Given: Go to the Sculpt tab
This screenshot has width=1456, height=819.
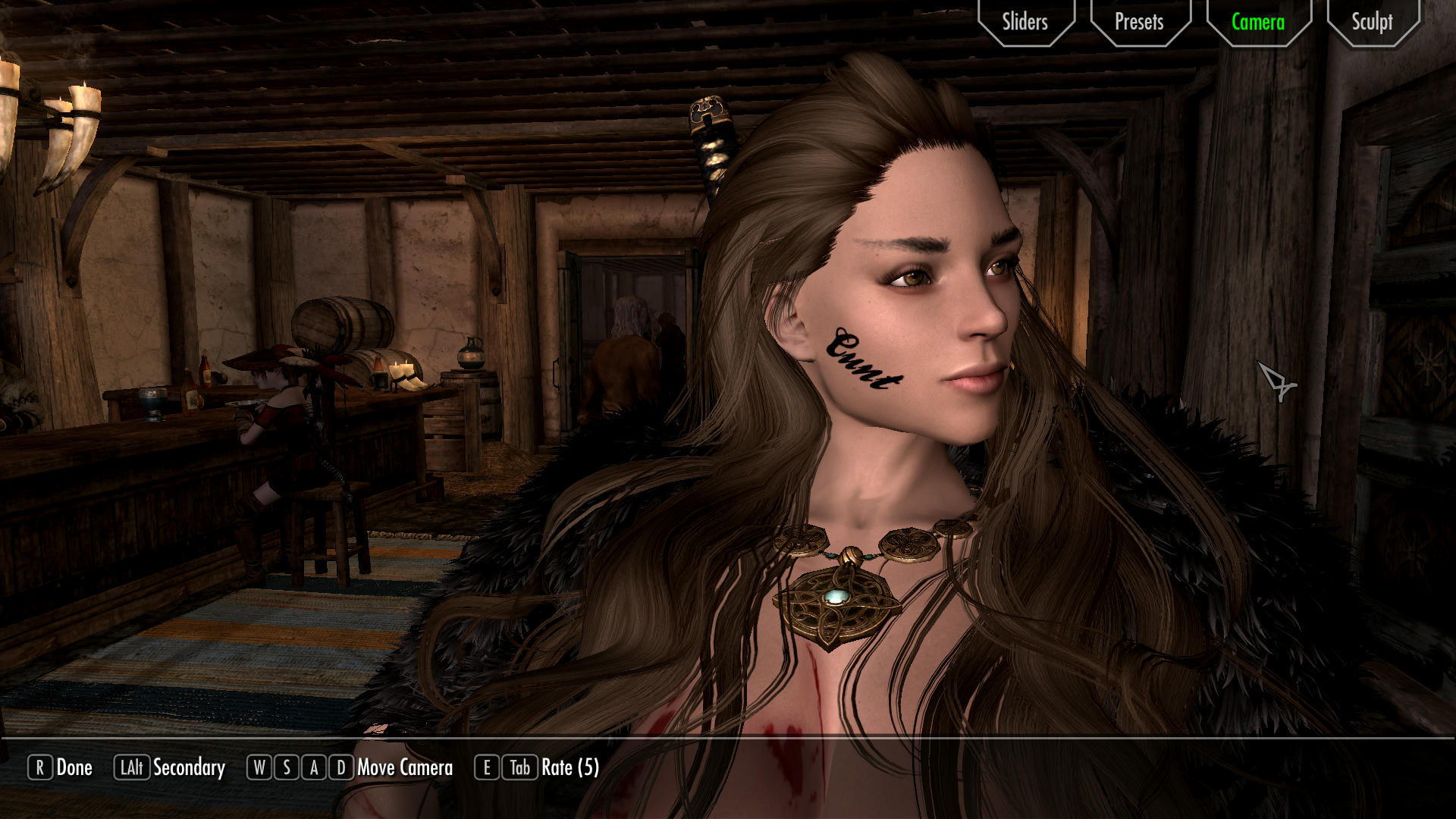Looking at the screenshot, I should (1372, 22).
